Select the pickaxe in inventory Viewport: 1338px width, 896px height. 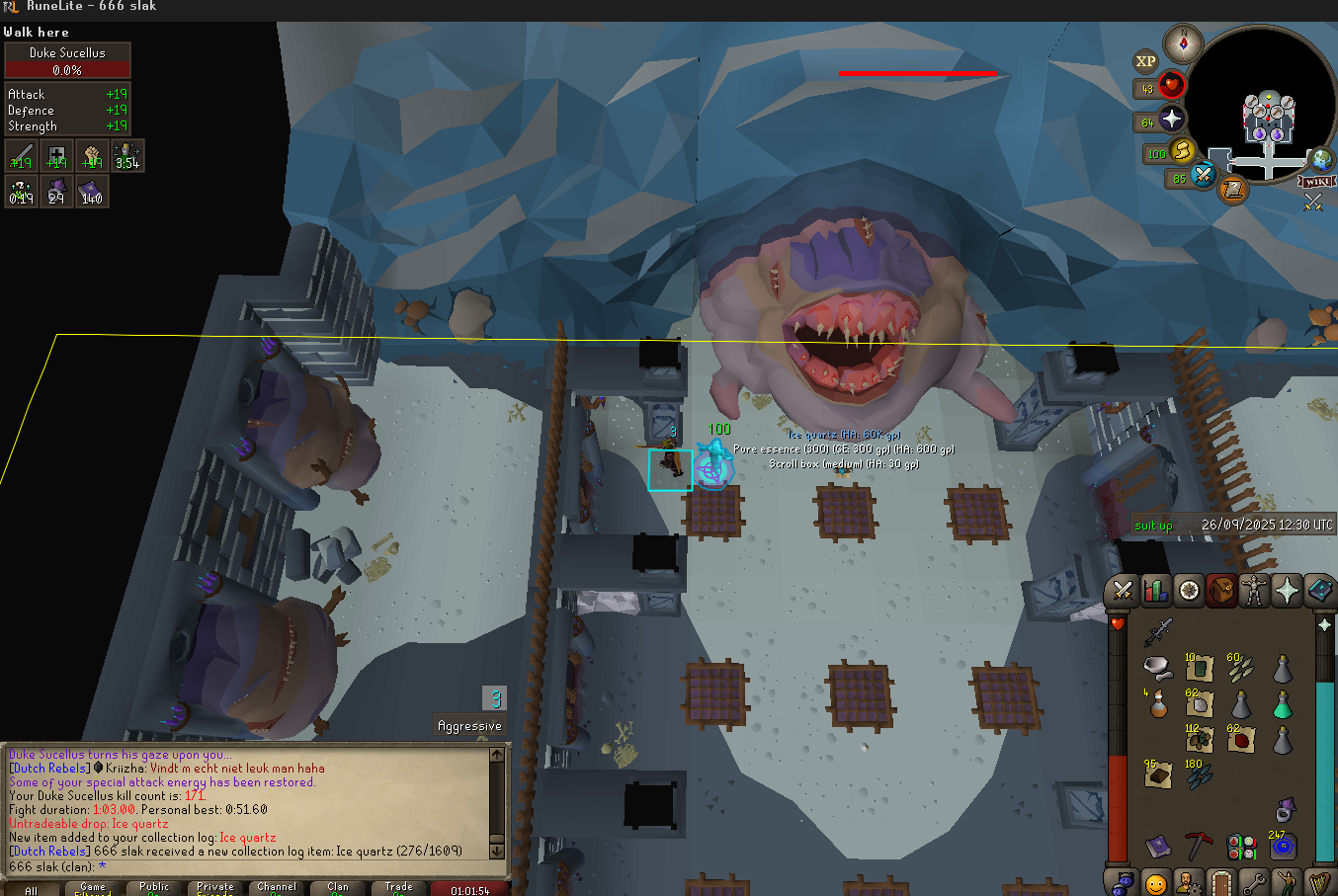click(1199, 845)
